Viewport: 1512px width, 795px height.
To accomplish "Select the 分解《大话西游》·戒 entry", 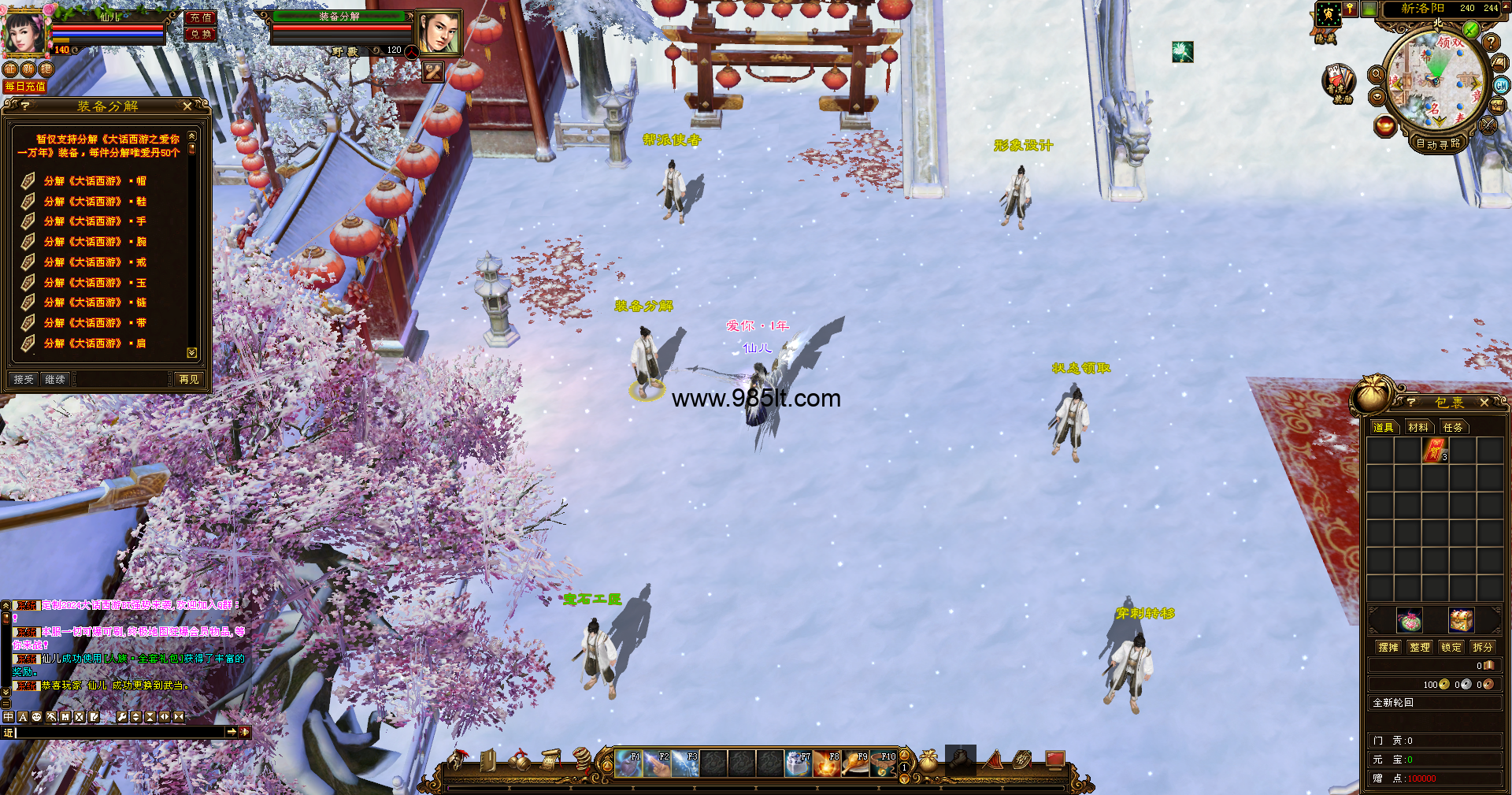I will coord(94,262).
